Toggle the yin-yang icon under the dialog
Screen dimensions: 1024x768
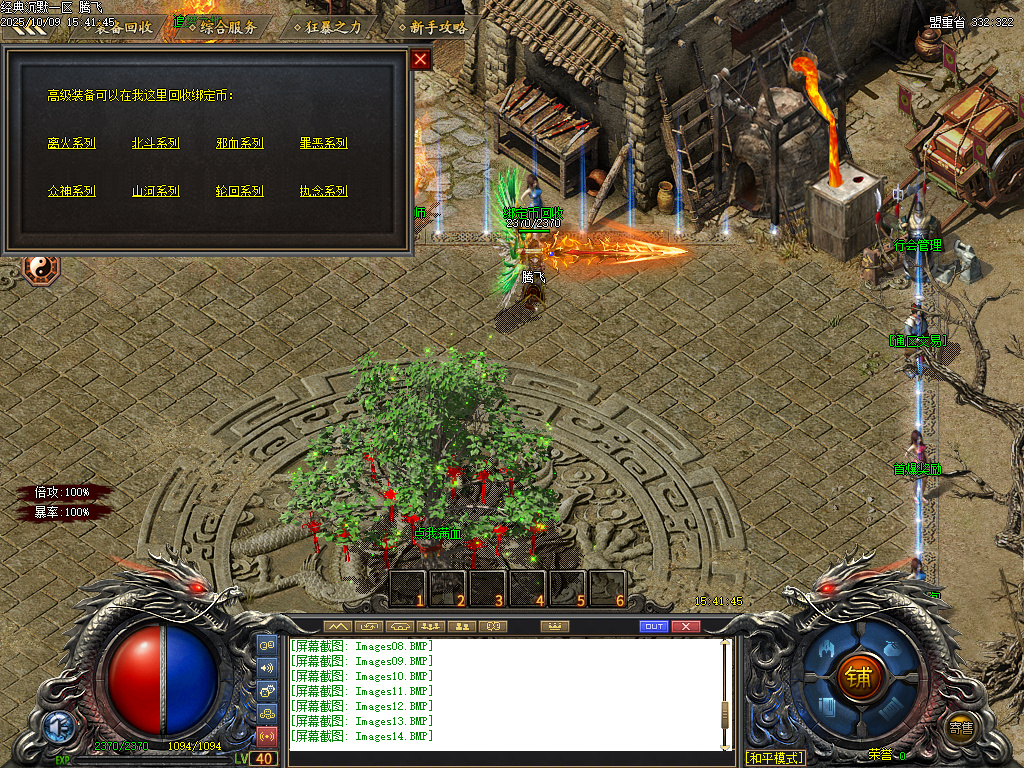tap(42, 269)
